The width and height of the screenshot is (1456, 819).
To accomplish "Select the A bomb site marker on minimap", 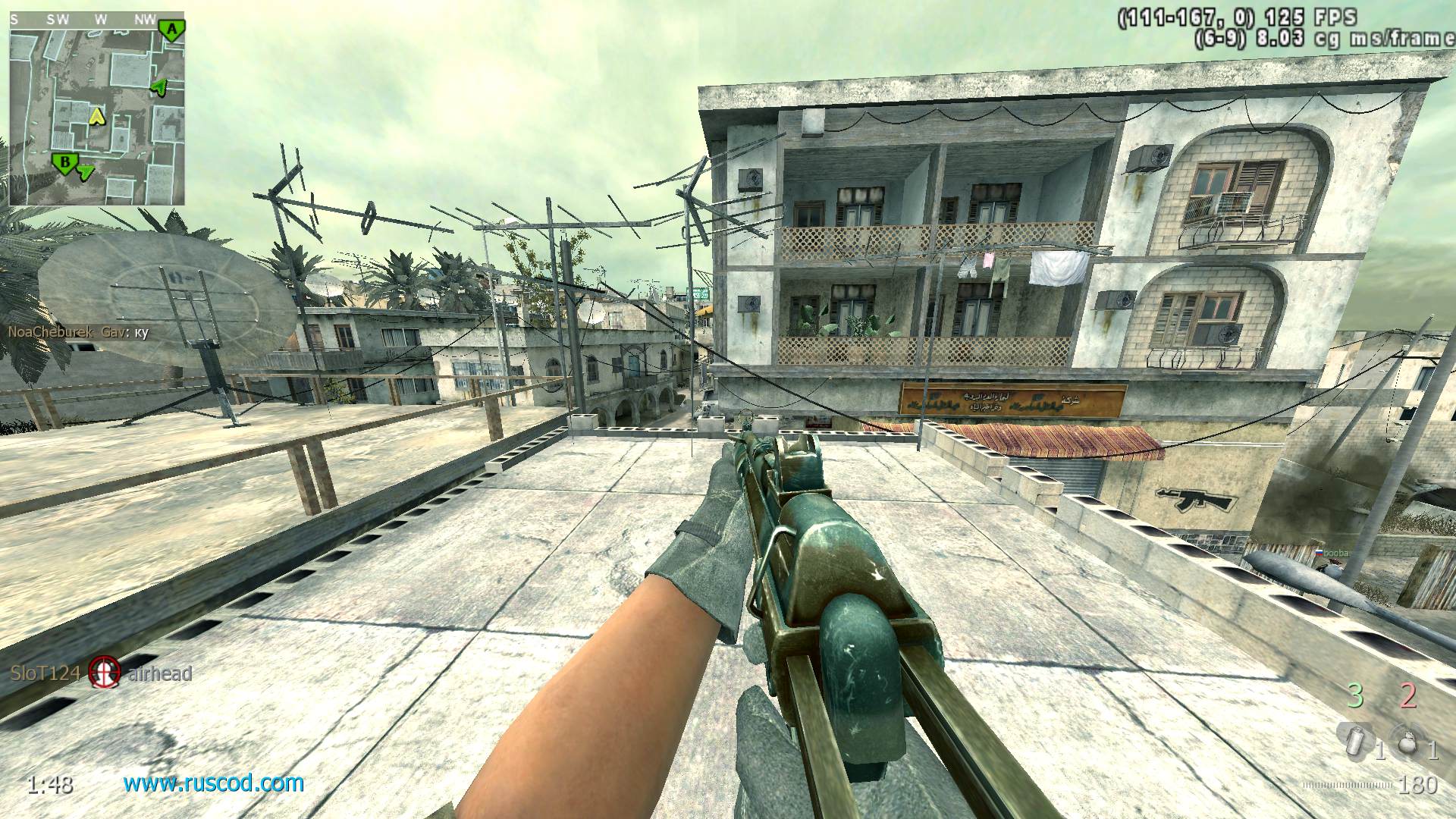I will point(172,30).
